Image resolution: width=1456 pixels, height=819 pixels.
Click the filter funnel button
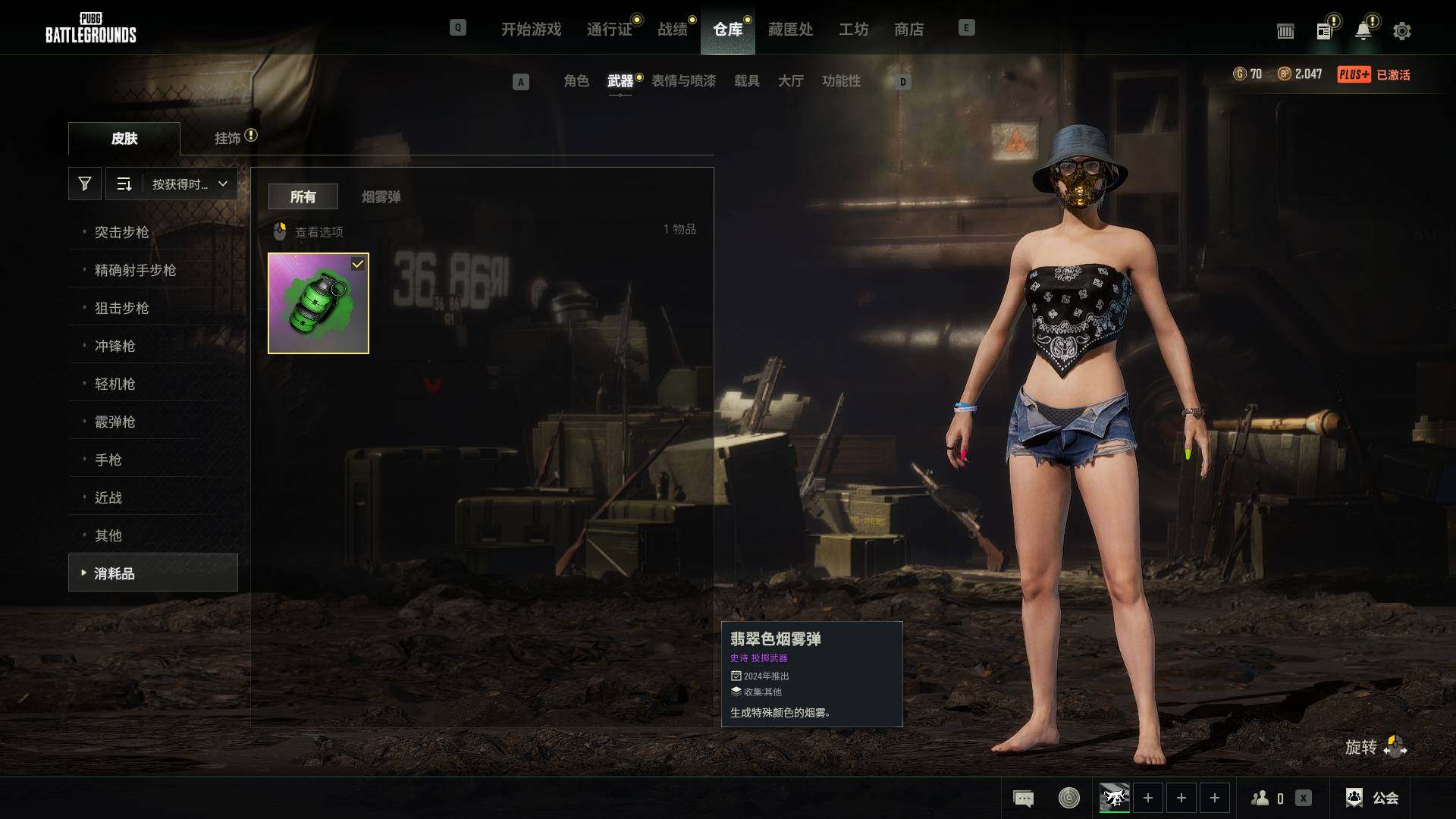click(85, 184)
